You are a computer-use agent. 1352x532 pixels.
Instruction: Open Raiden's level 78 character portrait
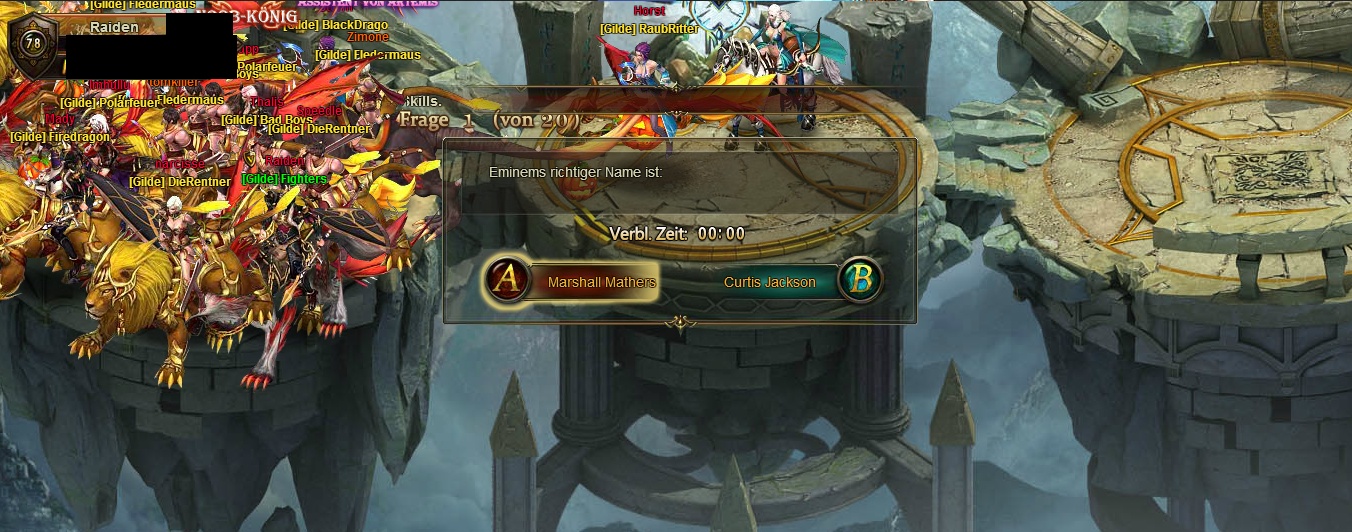(x=33, y=44)
